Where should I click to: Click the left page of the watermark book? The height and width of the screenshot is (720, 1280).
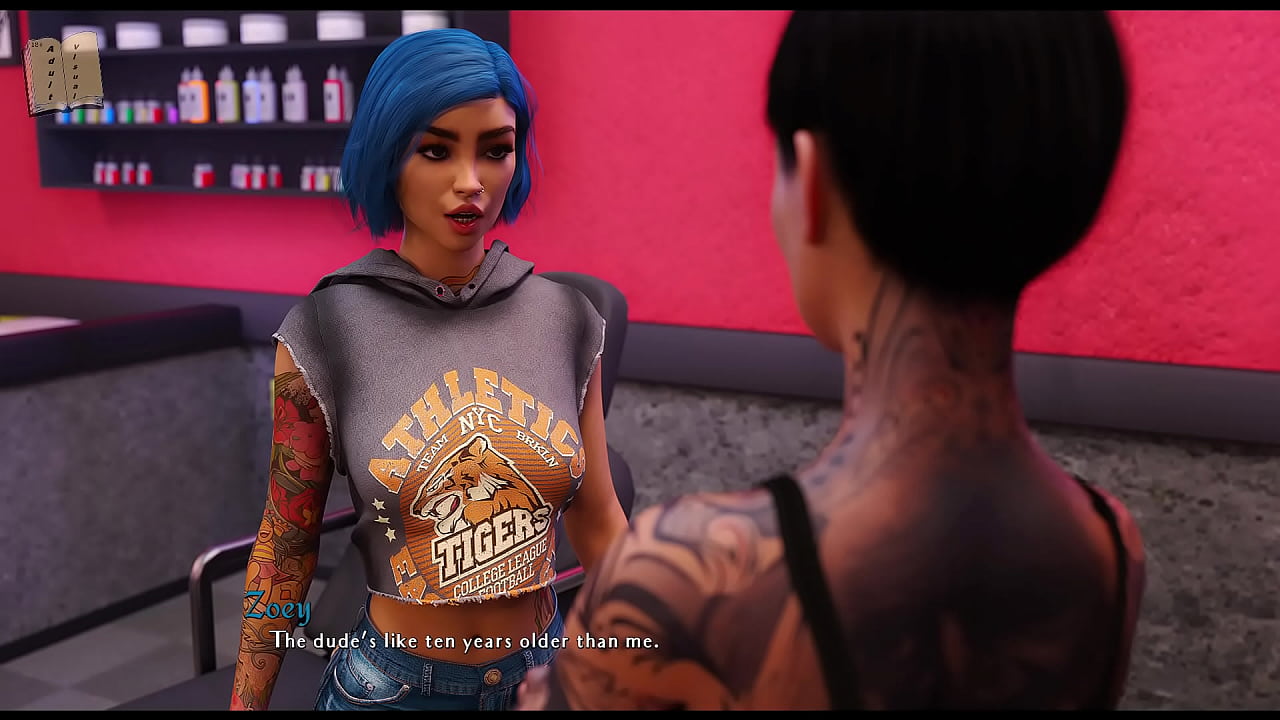coord(50,72)
